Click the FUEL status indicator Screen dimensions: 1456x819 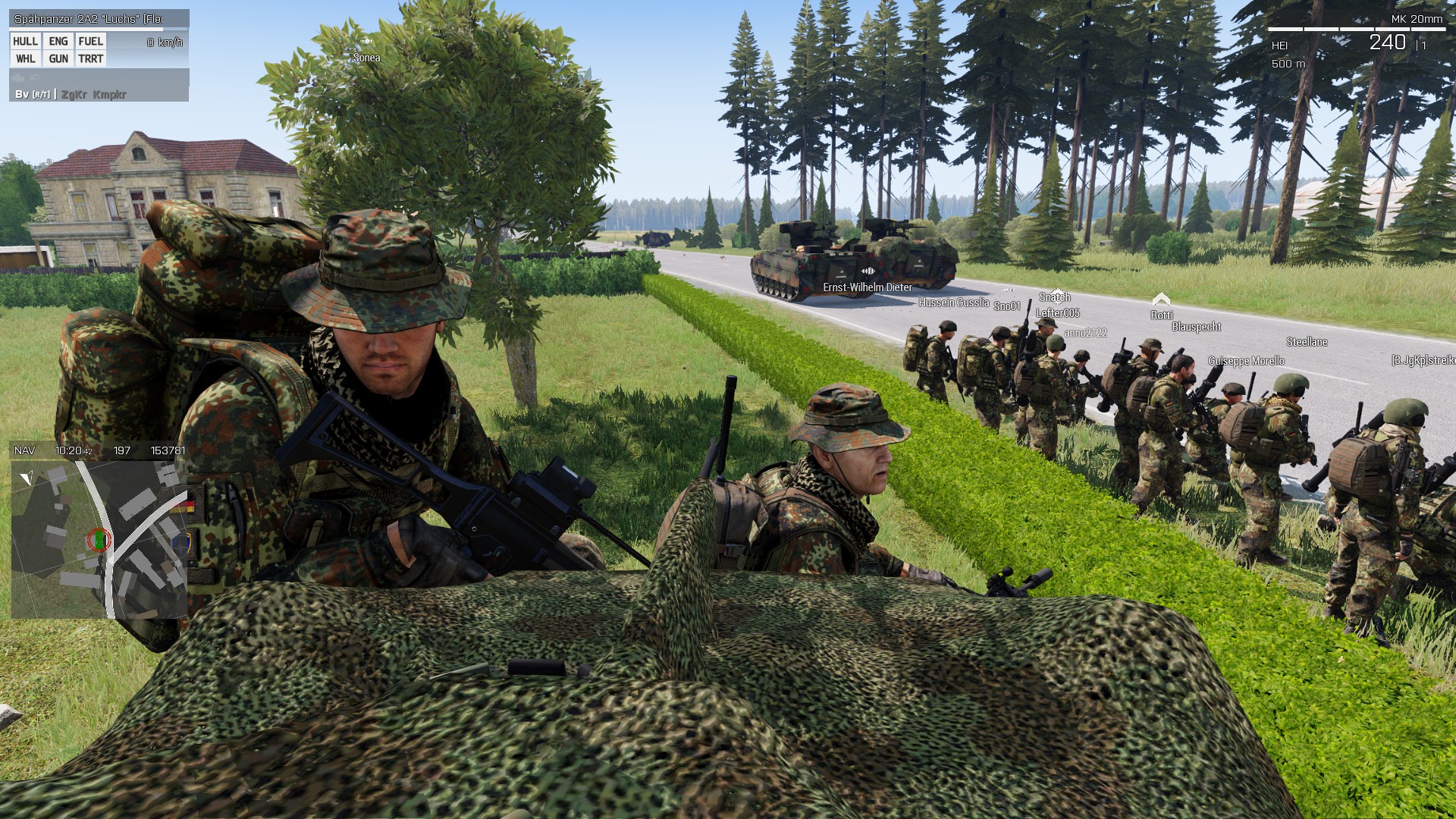click(90, 42)
